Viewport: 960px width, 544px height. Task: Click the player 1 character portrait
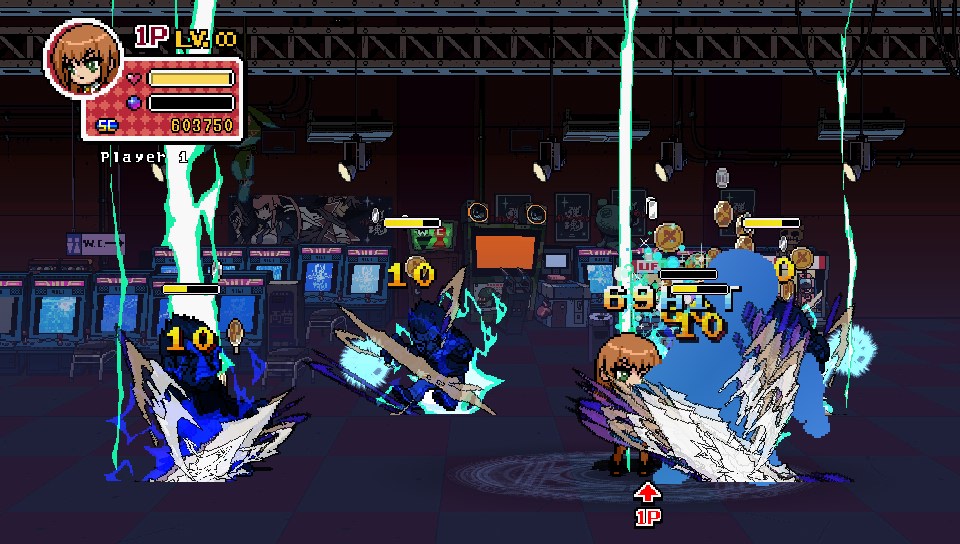(x=83, y=59)
